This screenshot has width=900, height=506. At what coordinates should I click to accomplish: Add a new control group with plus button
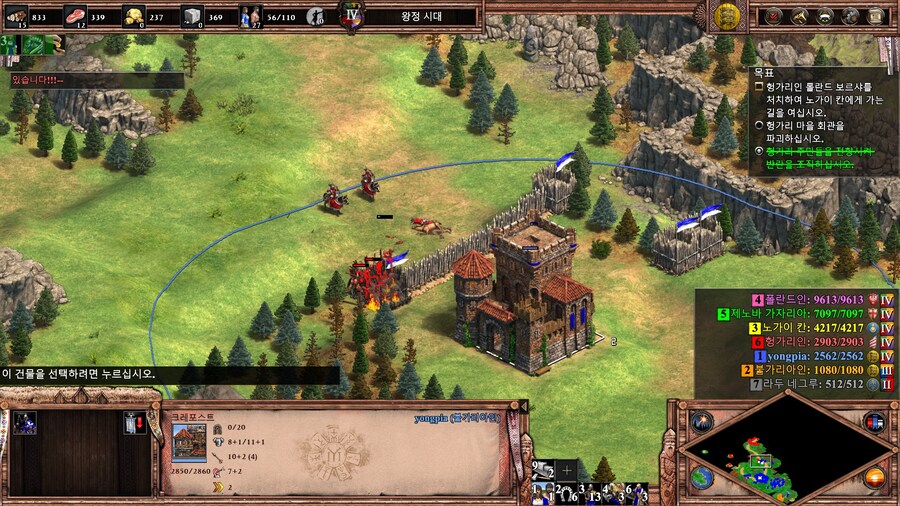click(568, 469)
